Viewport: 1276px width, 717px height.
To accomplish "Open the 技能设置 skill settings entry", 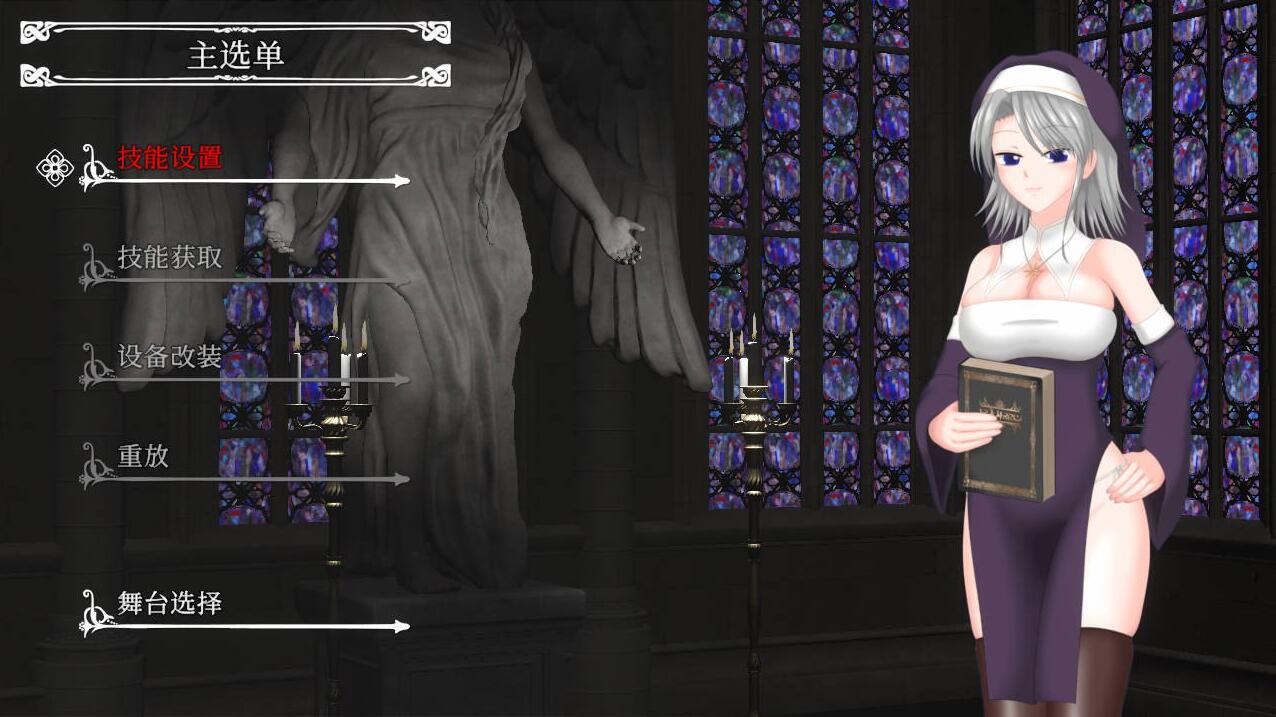I will [170, 158].
